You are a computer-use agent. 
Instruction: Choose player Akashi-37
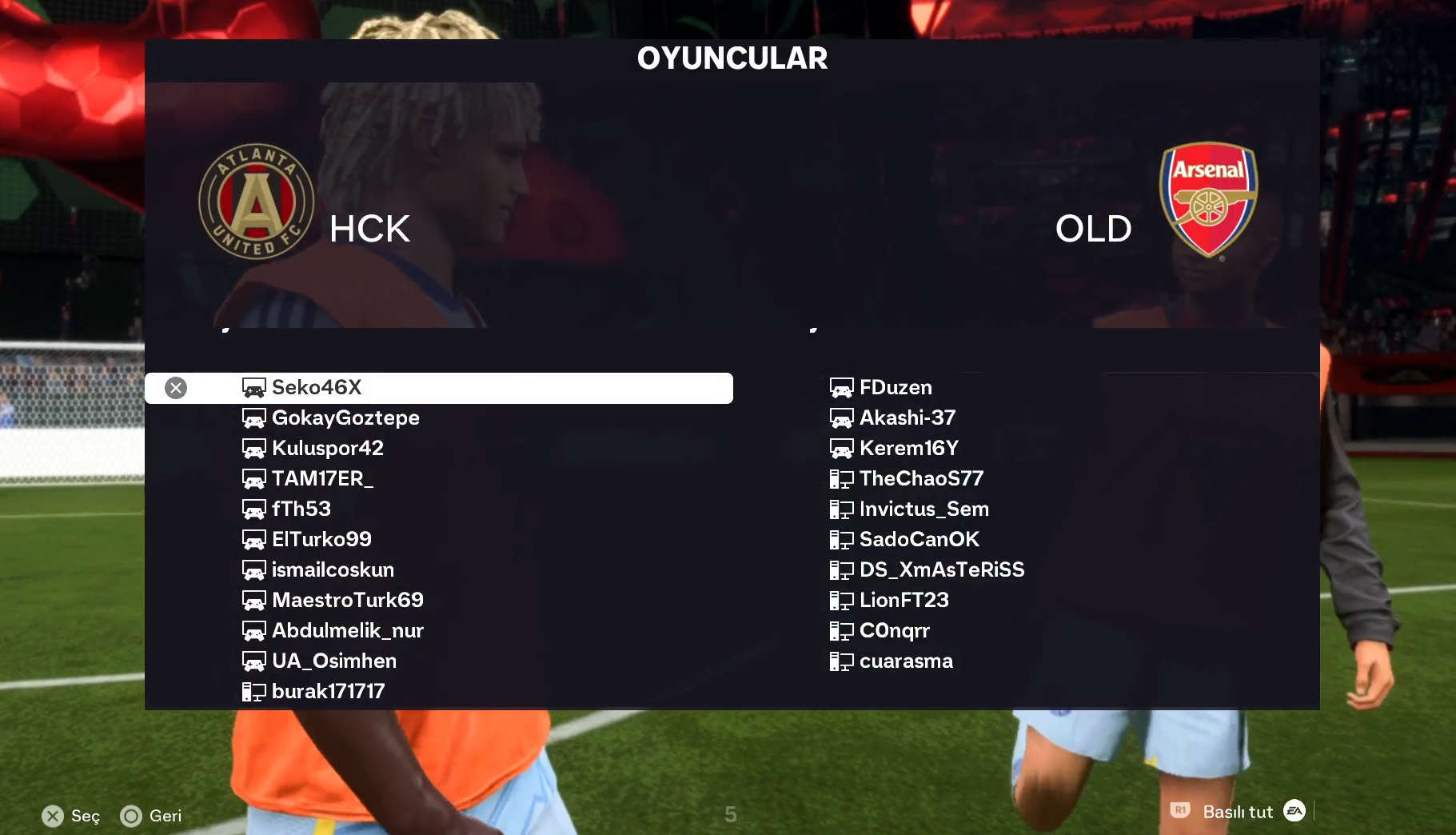[x=907, y=418]
